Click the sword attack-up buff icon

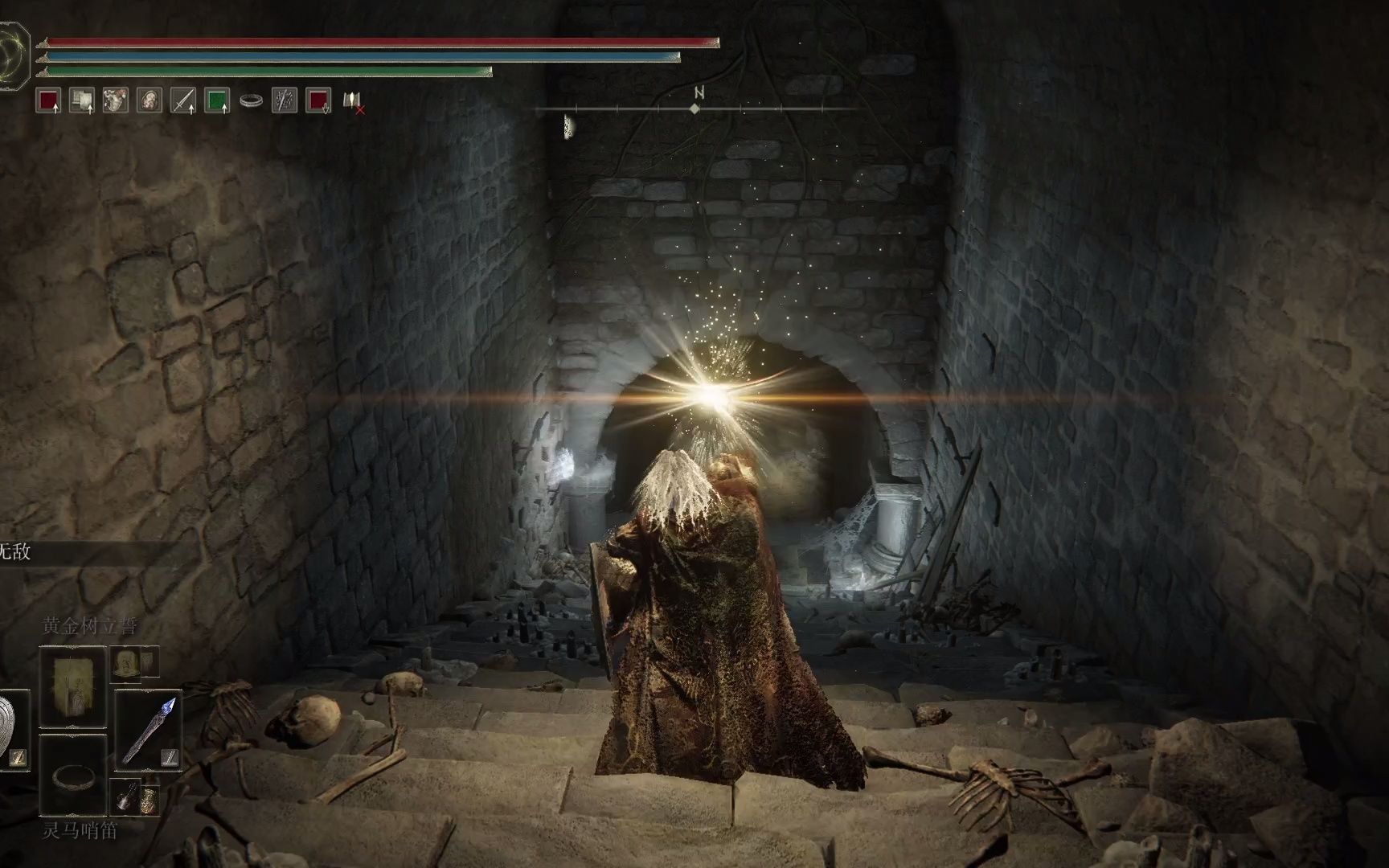click(x=183, y=100)
